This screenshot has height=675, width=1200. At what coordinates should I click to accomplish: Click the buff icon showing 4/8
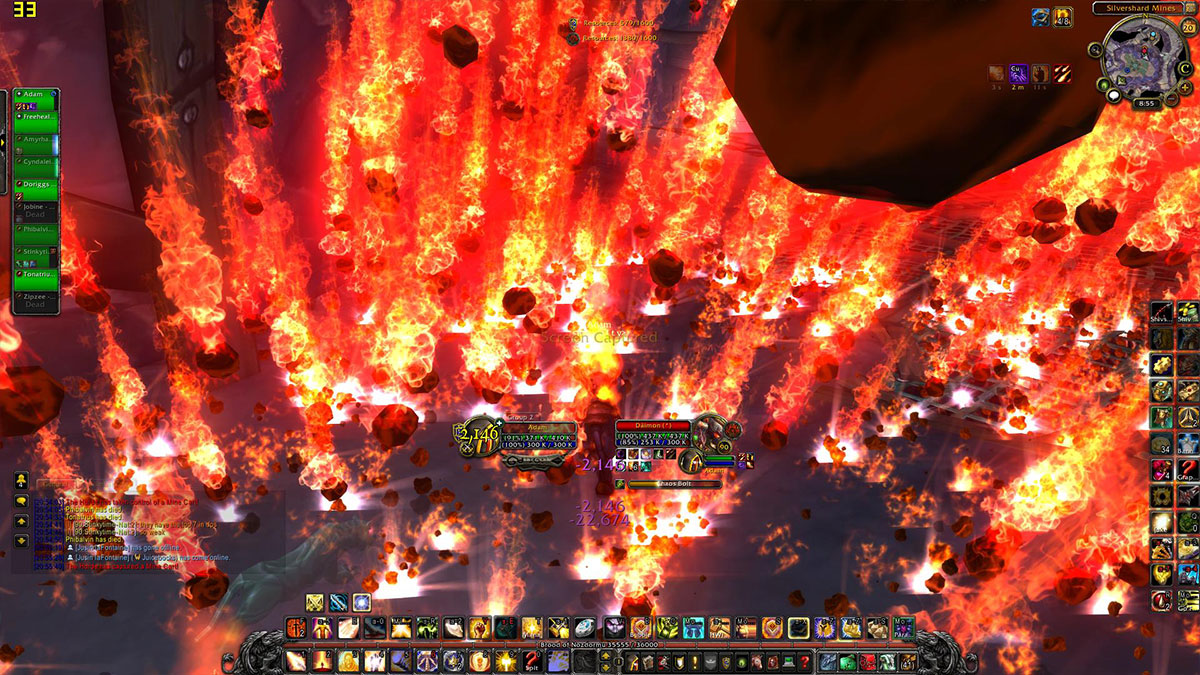tap(1063, 17)
